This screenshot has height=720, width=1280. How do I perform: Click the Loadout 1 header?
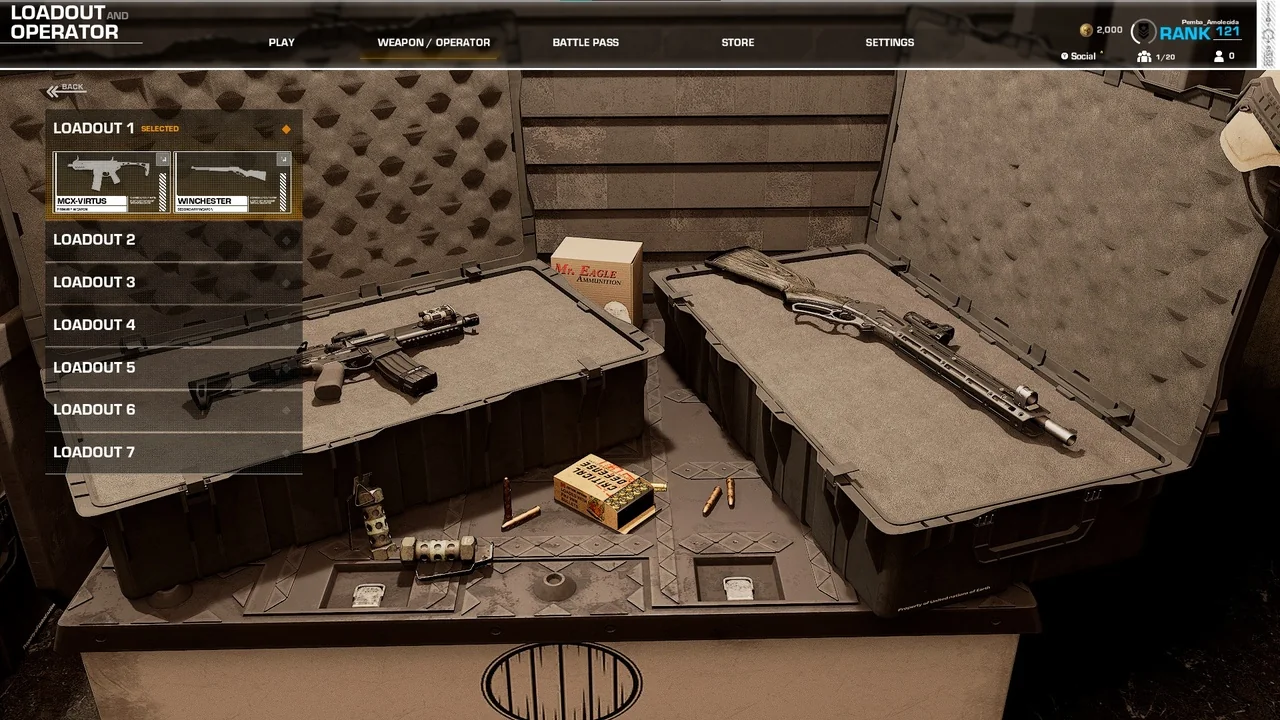pyautogui.click(x=173, y=128)
